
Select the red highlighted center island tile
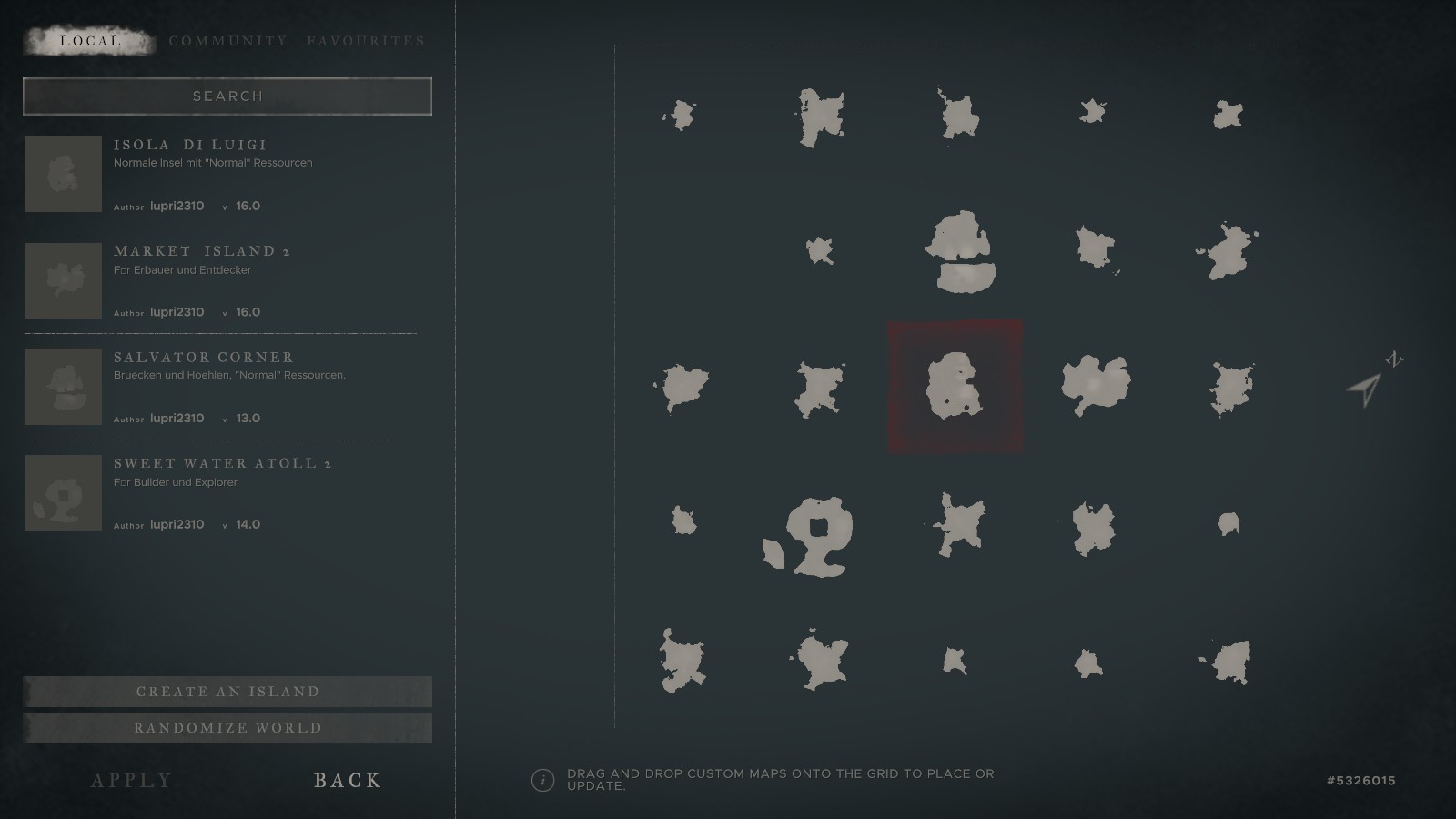click(x=955, y=386)
